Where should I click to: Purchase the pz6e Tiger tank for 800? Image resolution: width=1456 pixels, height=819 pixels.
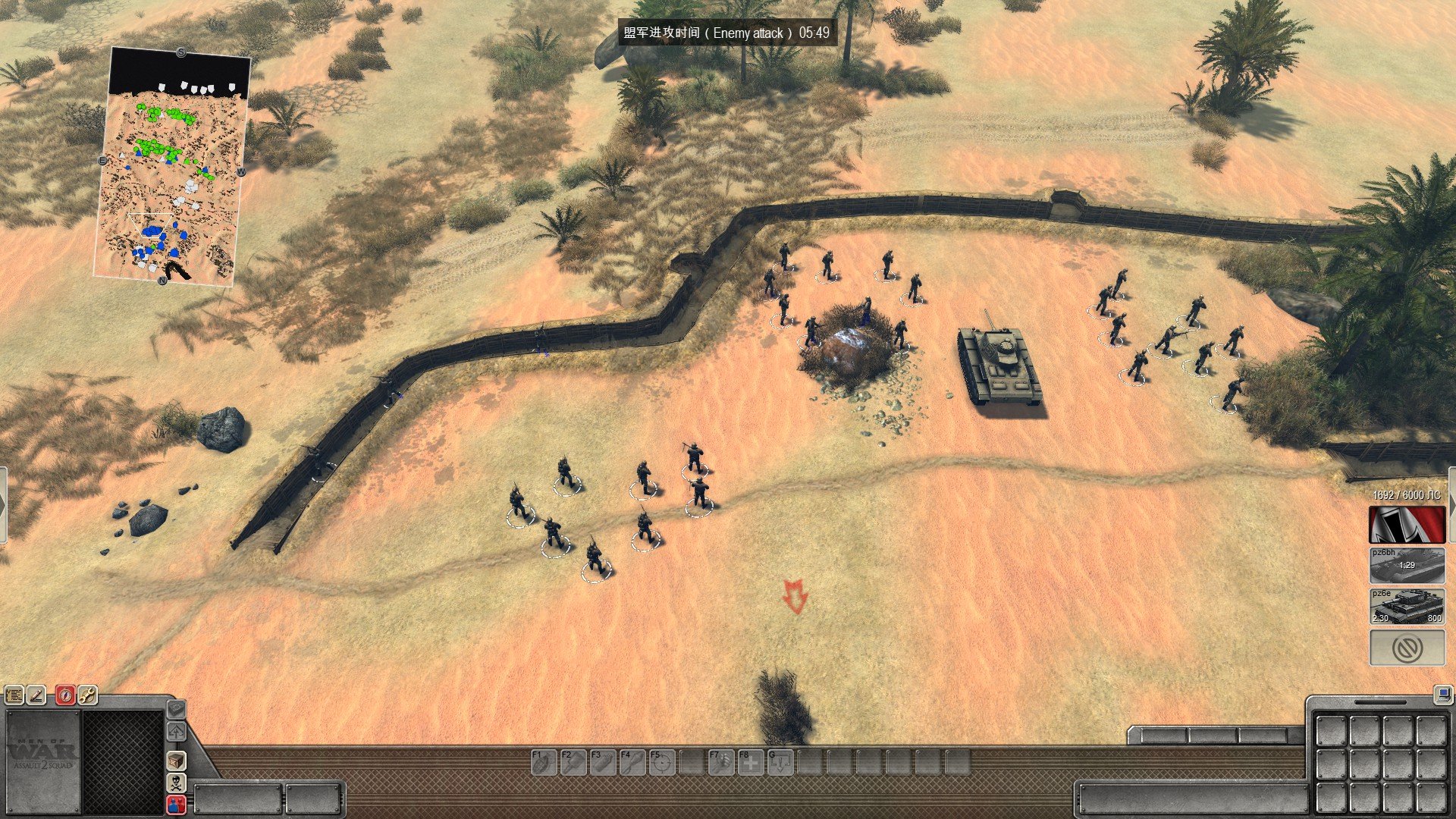pos(1407,607)
